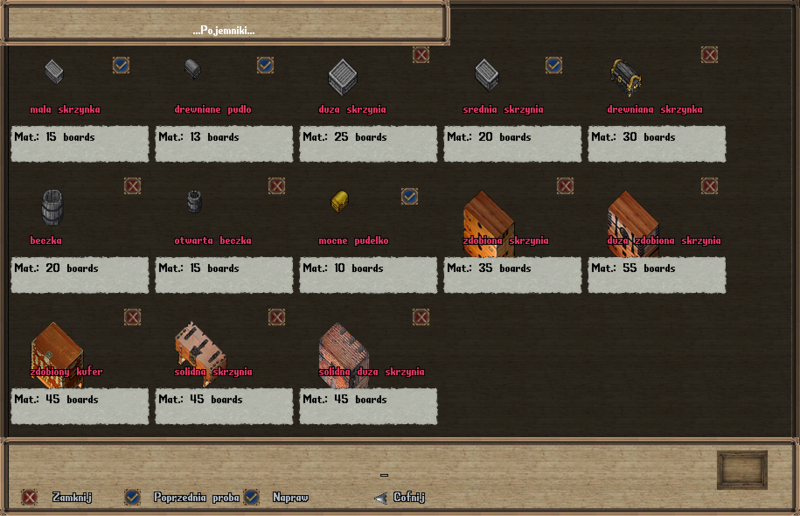Go back using the Cofnij arrow
The image size is (800, 516).
pos(380,497)
